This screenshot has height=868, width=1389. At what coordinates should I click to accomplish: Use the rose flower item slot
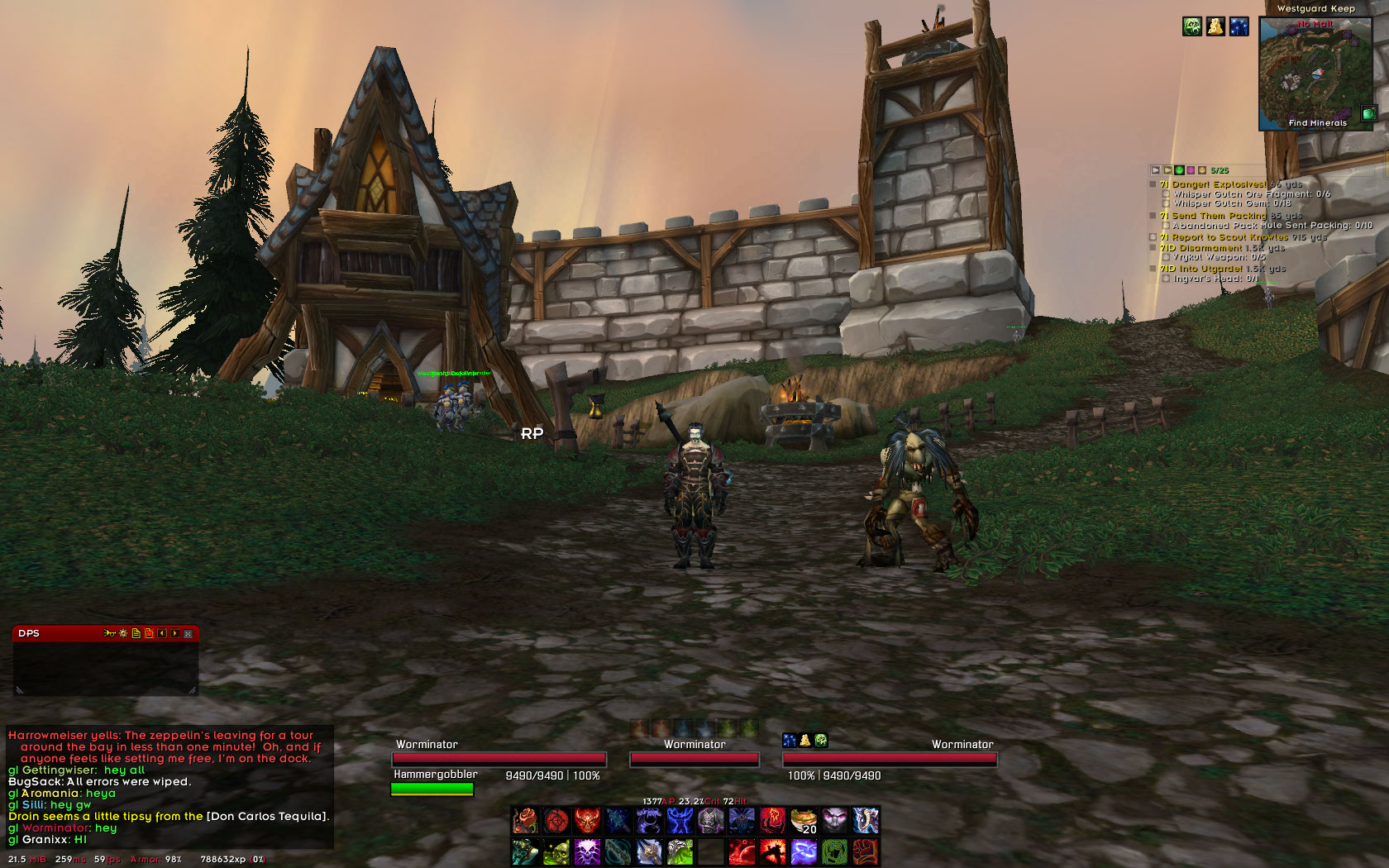pyautogui.click(x=525, y=821)
